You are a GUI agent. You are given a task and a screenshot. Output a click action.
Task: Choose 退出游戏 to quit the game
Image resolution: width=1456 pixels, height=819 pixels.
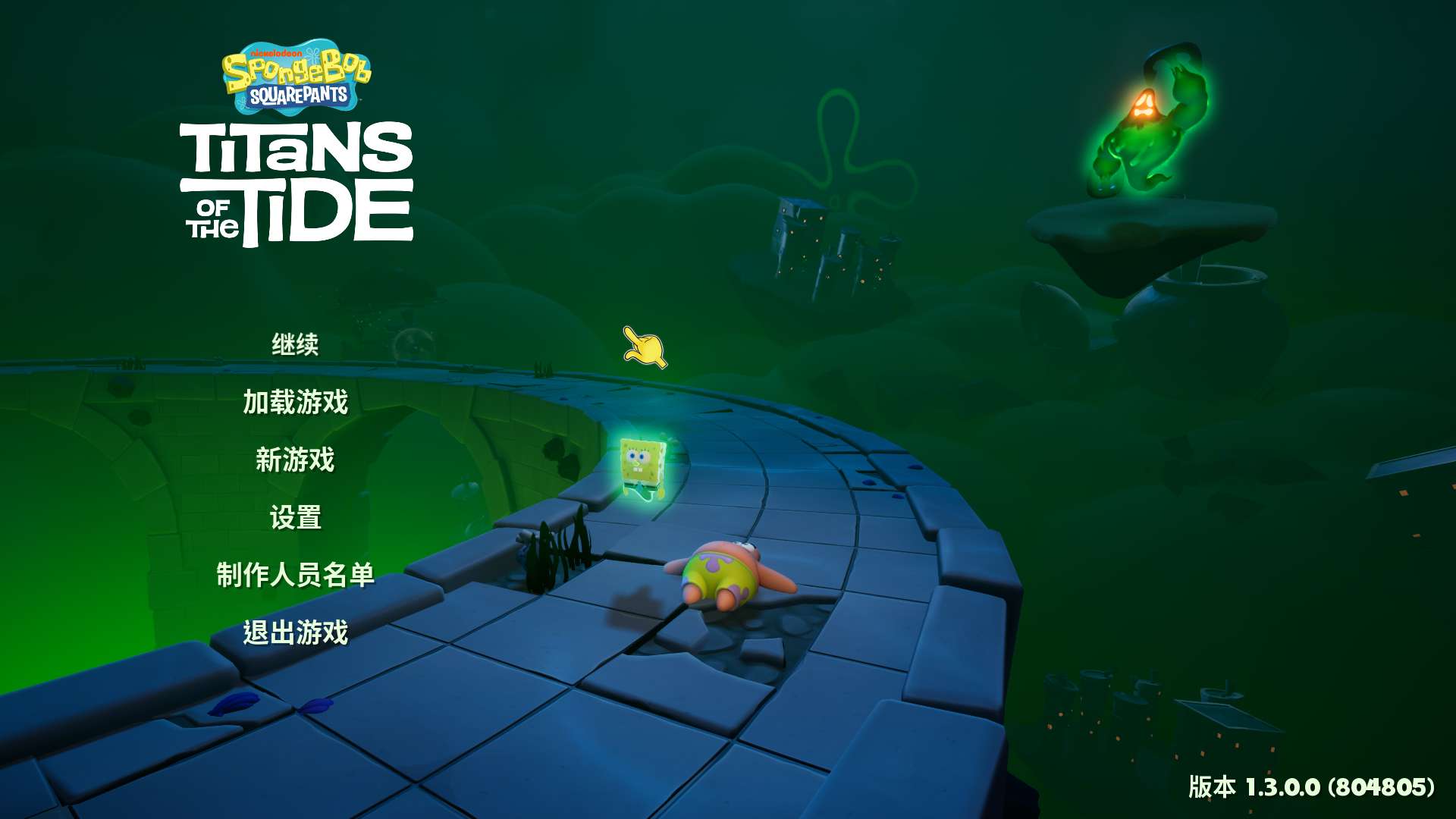coord(295,632)
